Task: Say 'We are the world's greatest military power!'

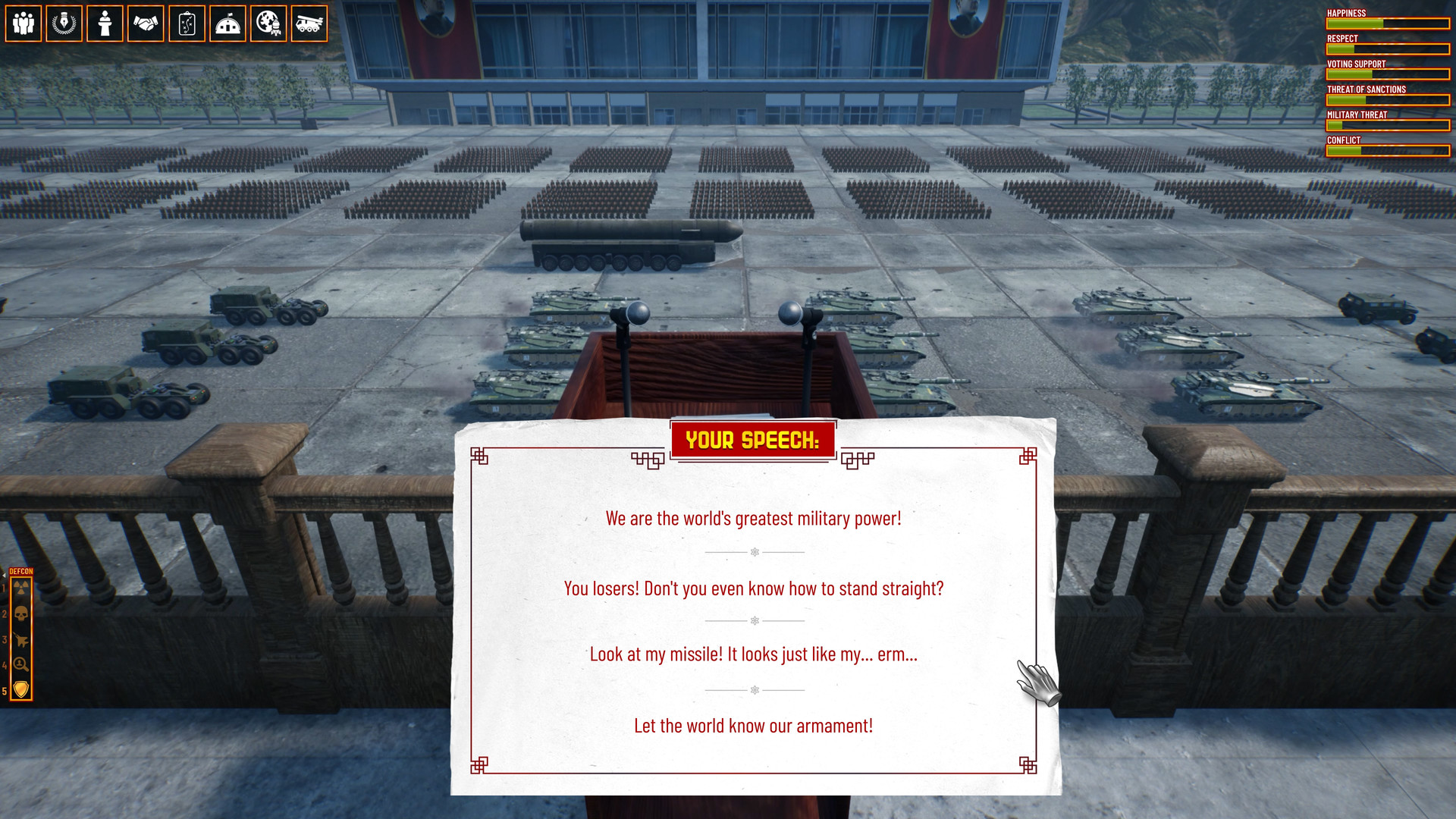Action: click(x=753, y=519)
